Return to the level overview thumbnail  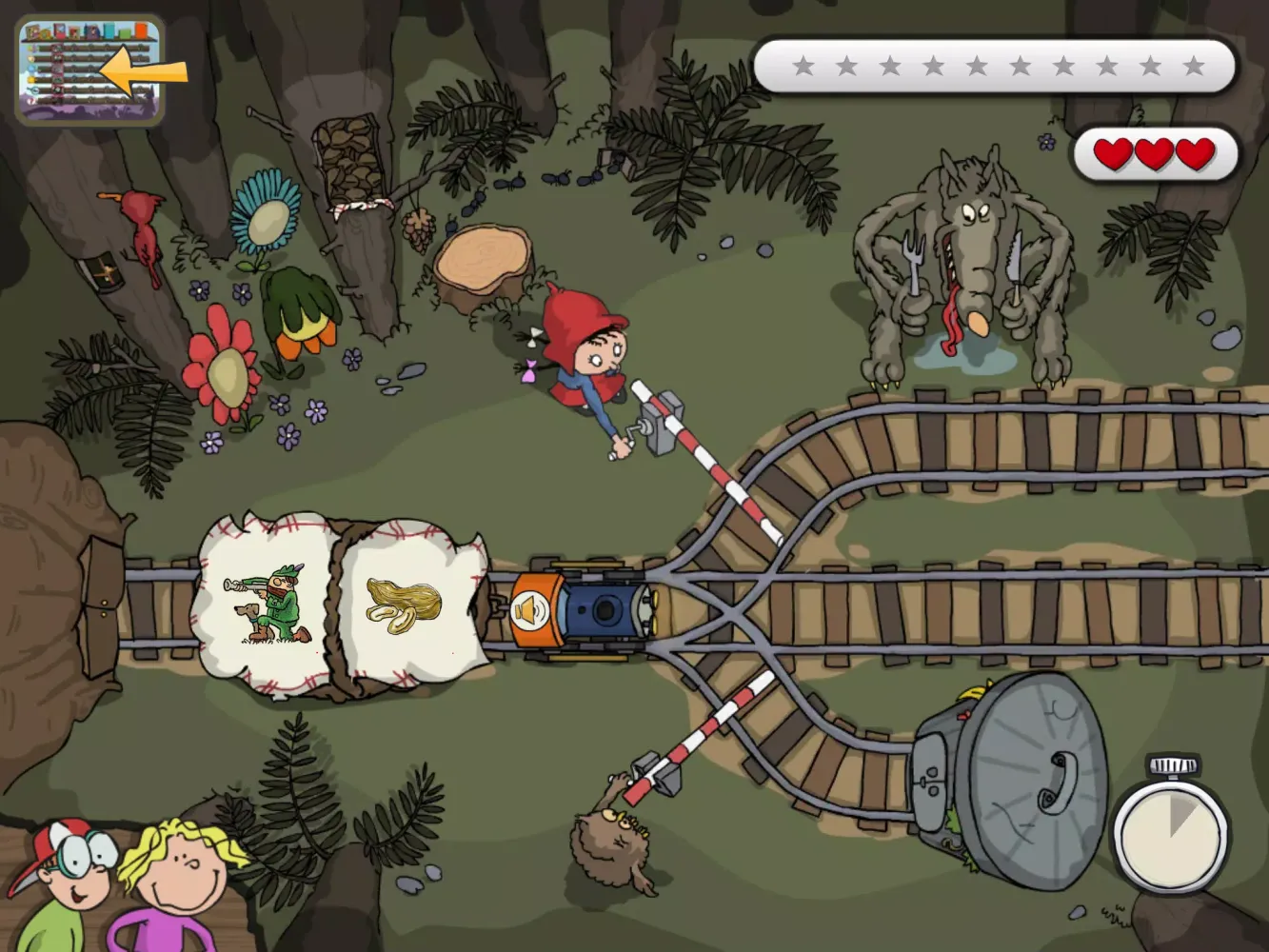point(90,70)
